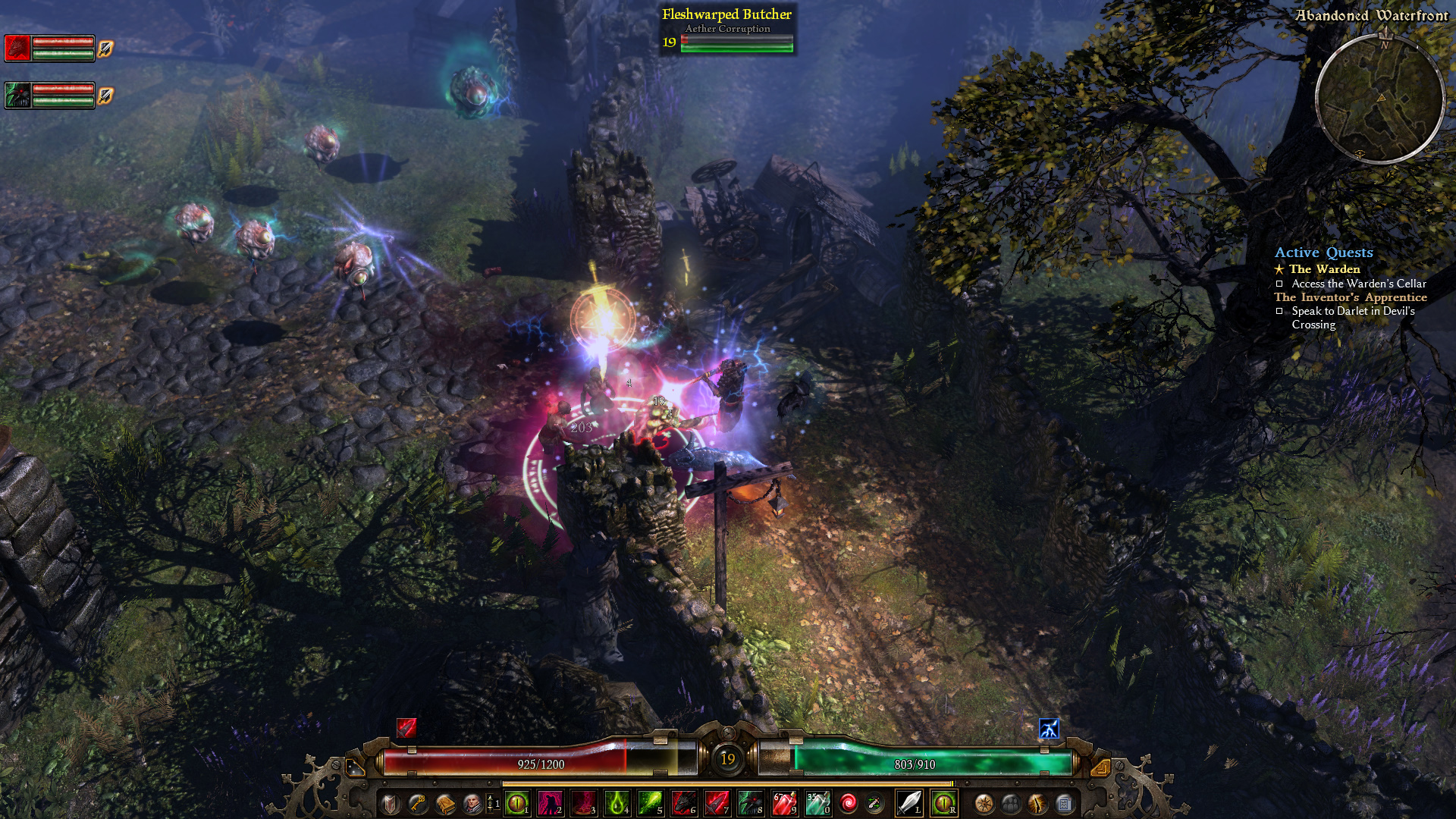Click the golden key button
Screen dimensions: 1456x819
pyautogui.click(x=417, y=803)
